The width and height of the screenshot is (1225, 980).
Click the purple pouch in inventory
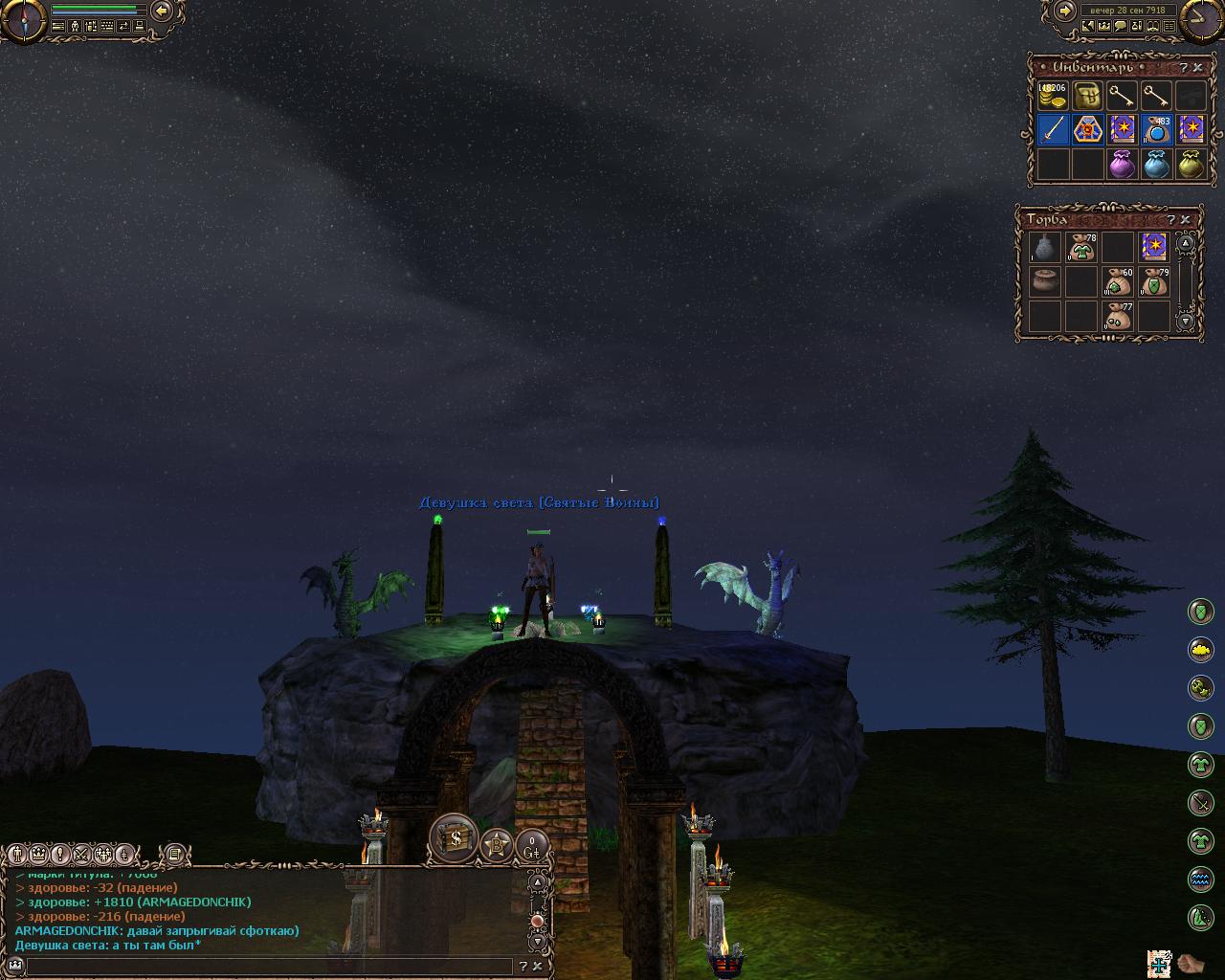[1122, 165]
